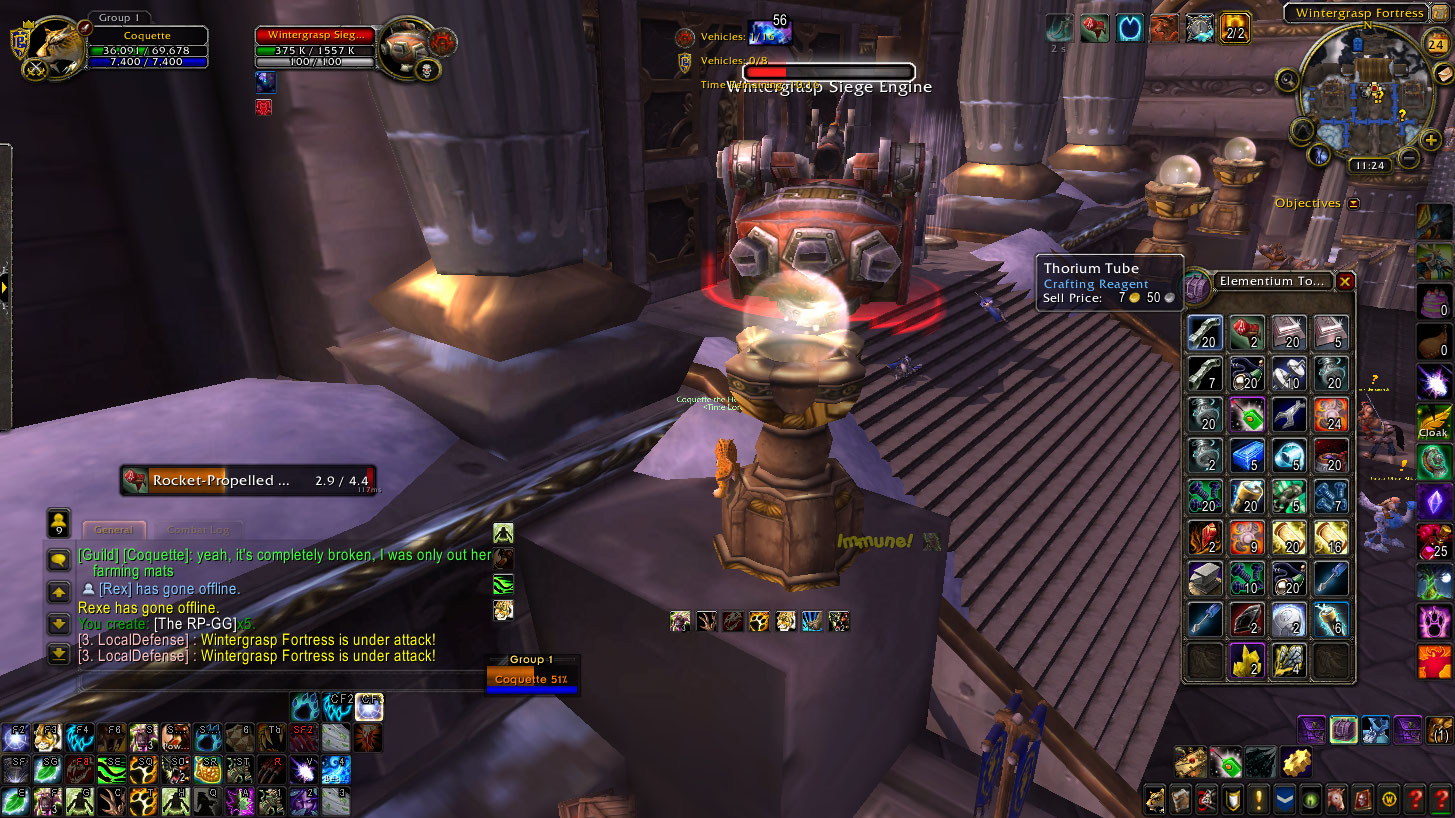
Task: Zoom out the minimap with minus button
Action: pos(1409,158)
